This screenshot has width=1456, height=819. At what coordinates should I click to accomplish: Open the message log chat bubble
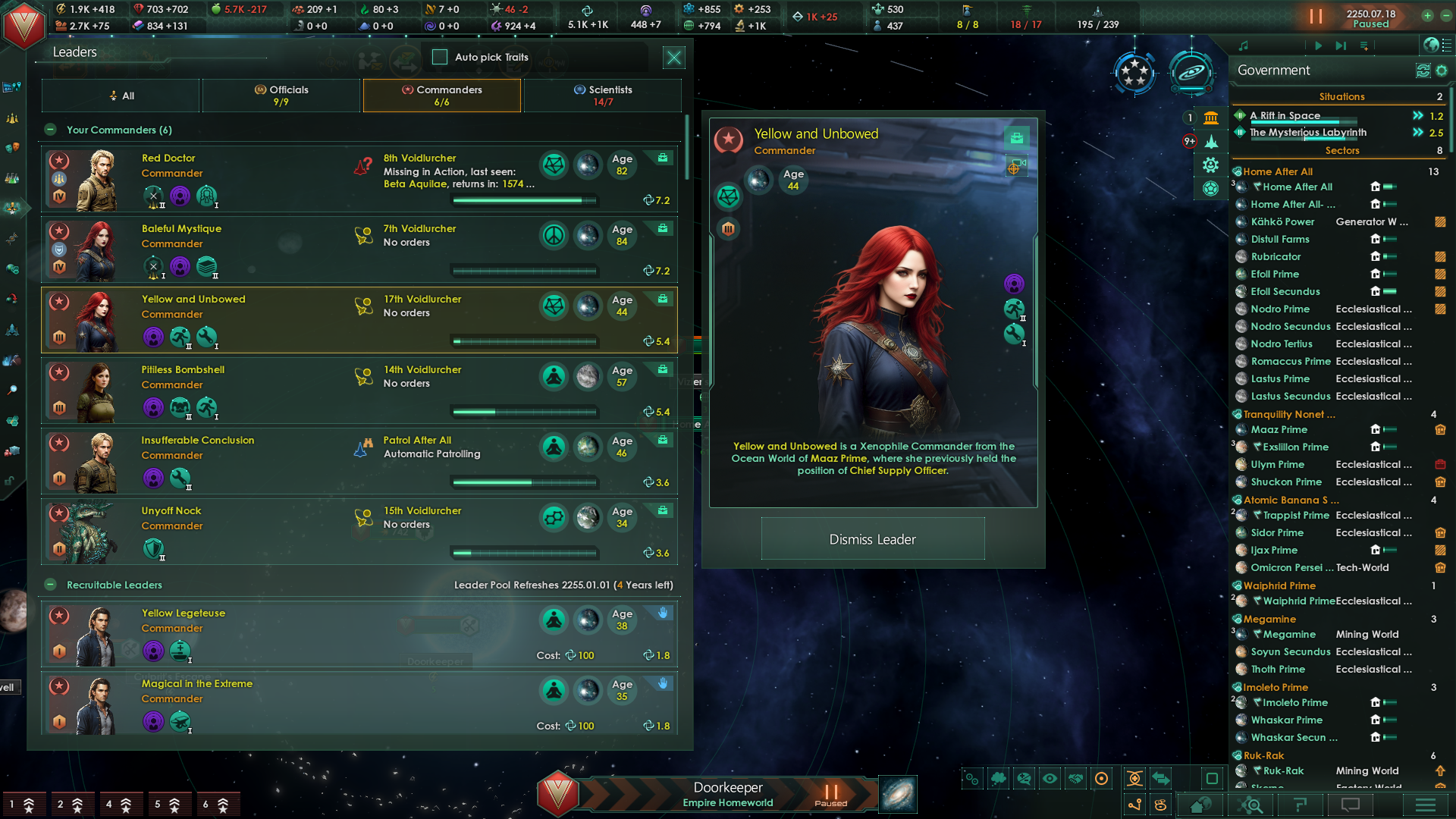1350,805
